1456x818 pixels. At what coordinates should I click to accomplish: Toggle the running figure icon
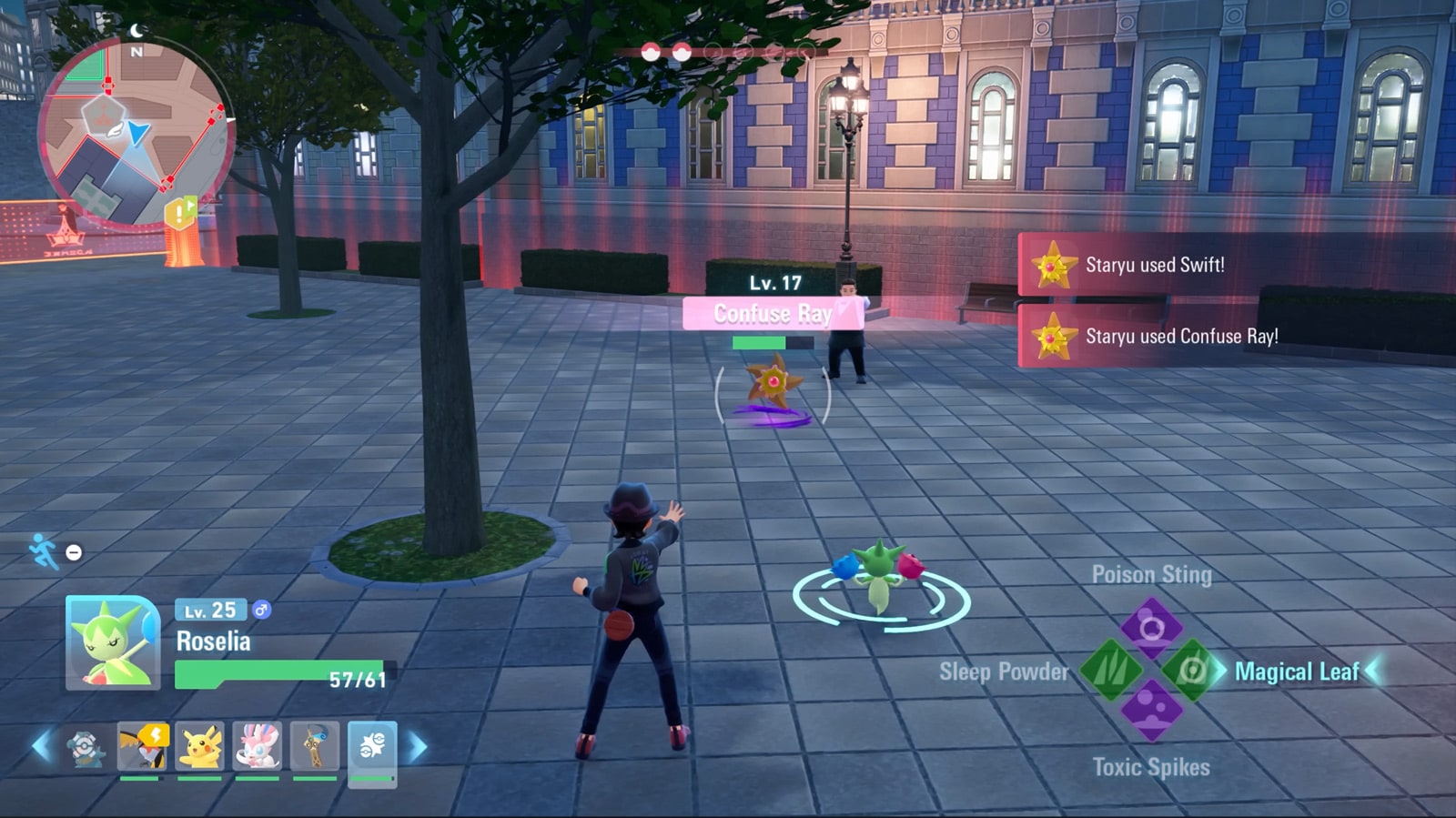pos(43,550)
